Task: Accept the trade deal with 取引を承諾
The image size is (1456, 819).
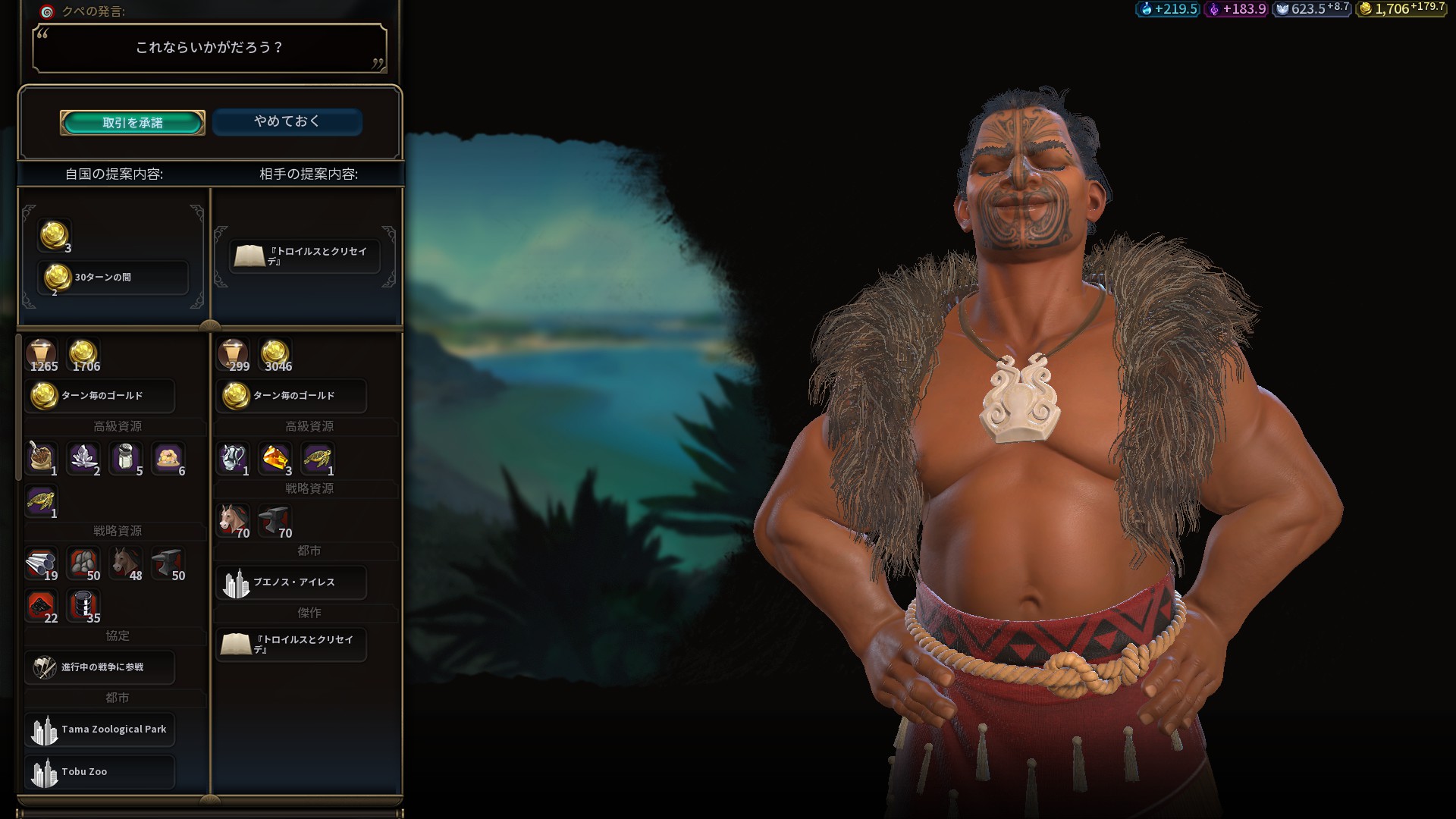Action: pyautogui.click(x=133, y=123)
